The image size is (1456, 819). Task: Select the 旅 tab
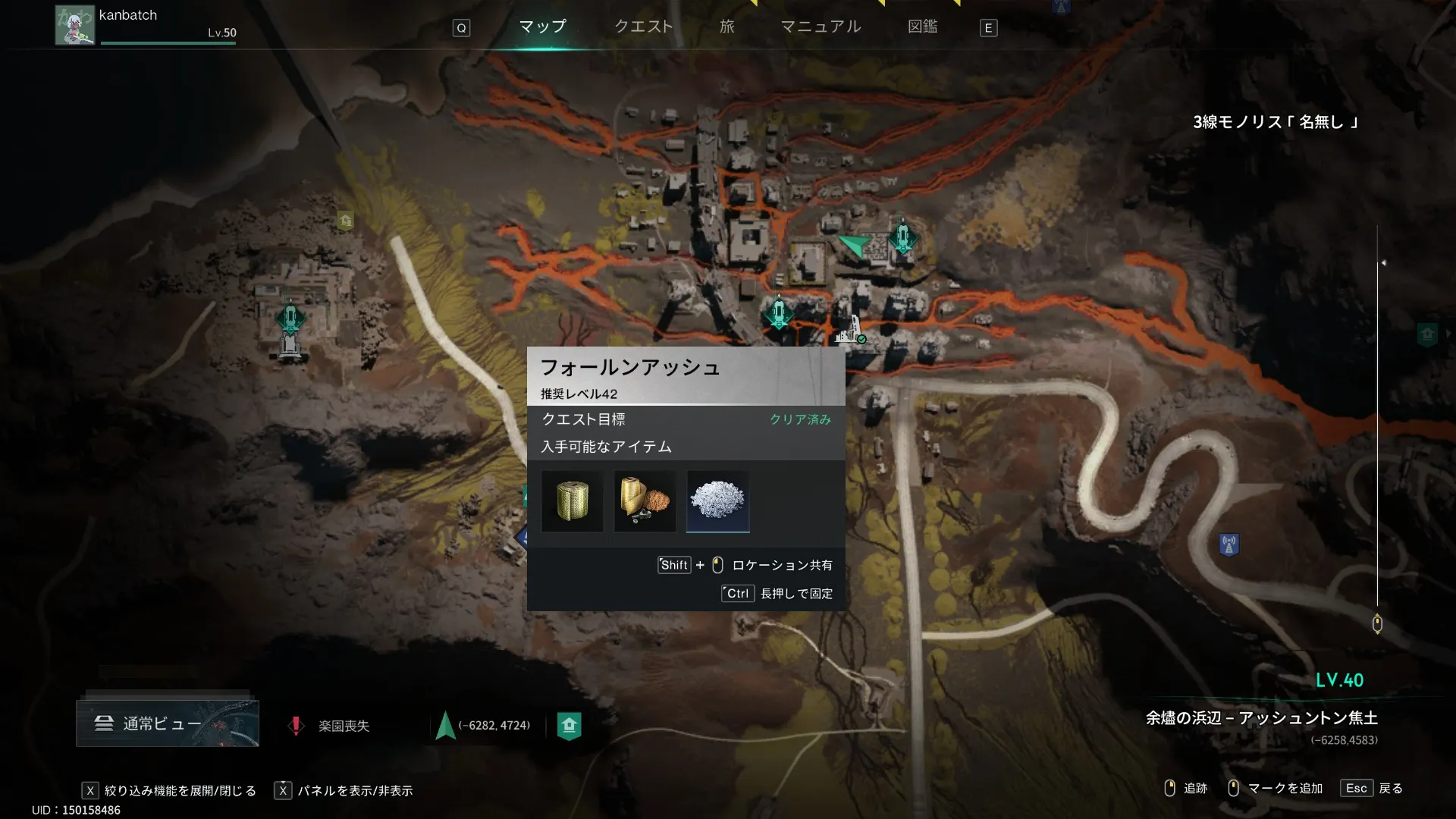pos(726,27)
